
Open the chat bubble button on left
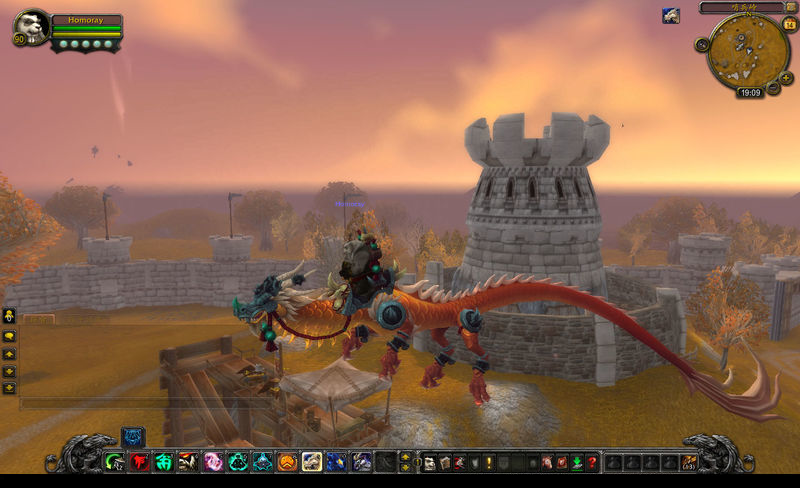[x=9, y=337]
